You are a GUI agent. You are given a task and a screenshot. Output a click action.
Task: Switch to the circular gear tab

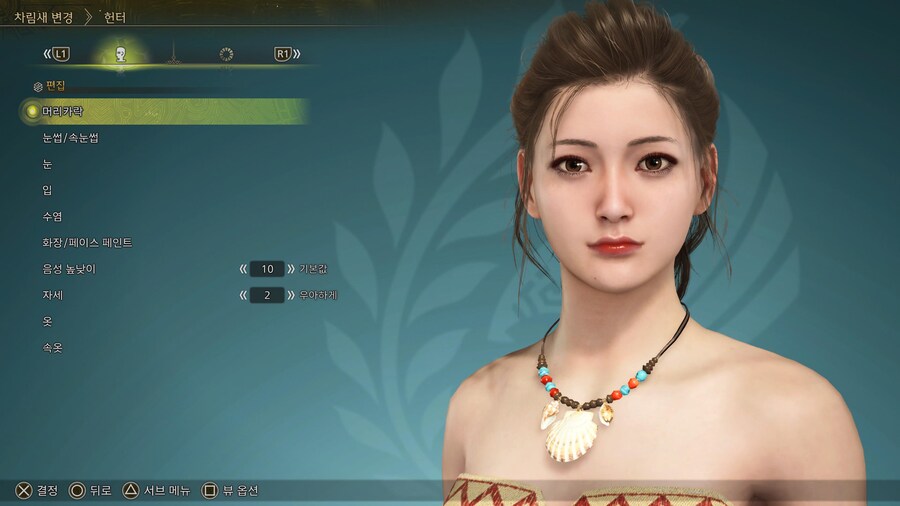[226, 54]
